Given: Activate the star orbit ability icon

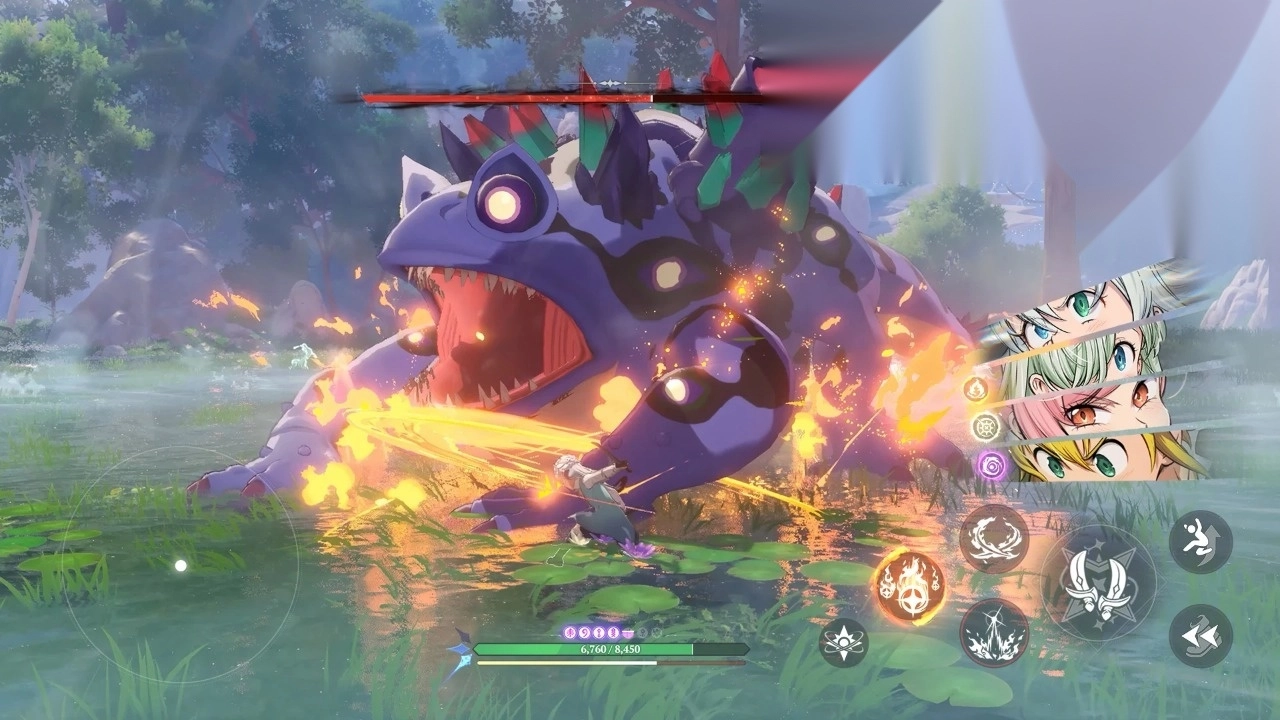Looking at the screenshot, I should click(x=843, y=642).
